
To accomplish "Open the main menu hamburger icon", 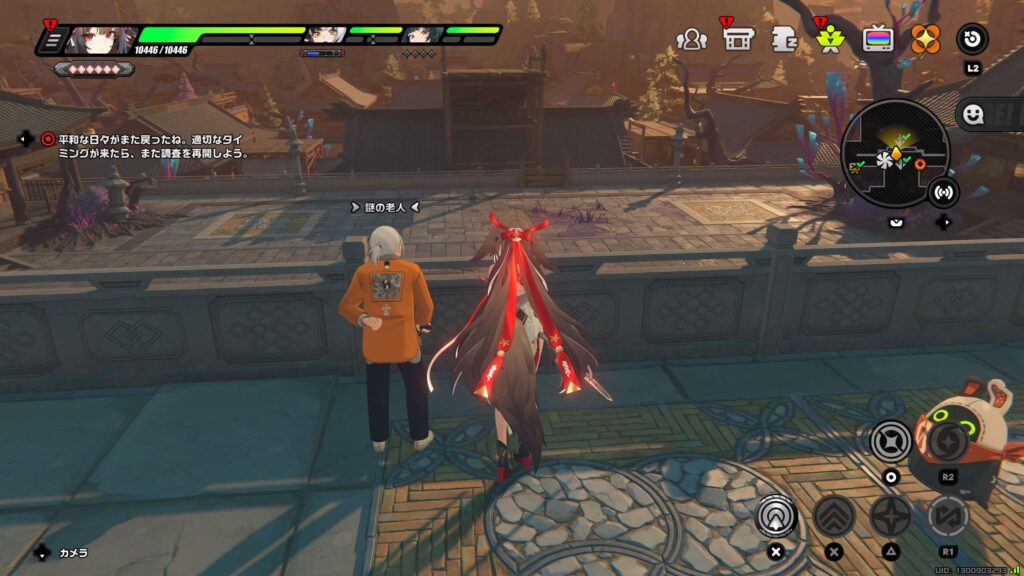I will [52, 40].
